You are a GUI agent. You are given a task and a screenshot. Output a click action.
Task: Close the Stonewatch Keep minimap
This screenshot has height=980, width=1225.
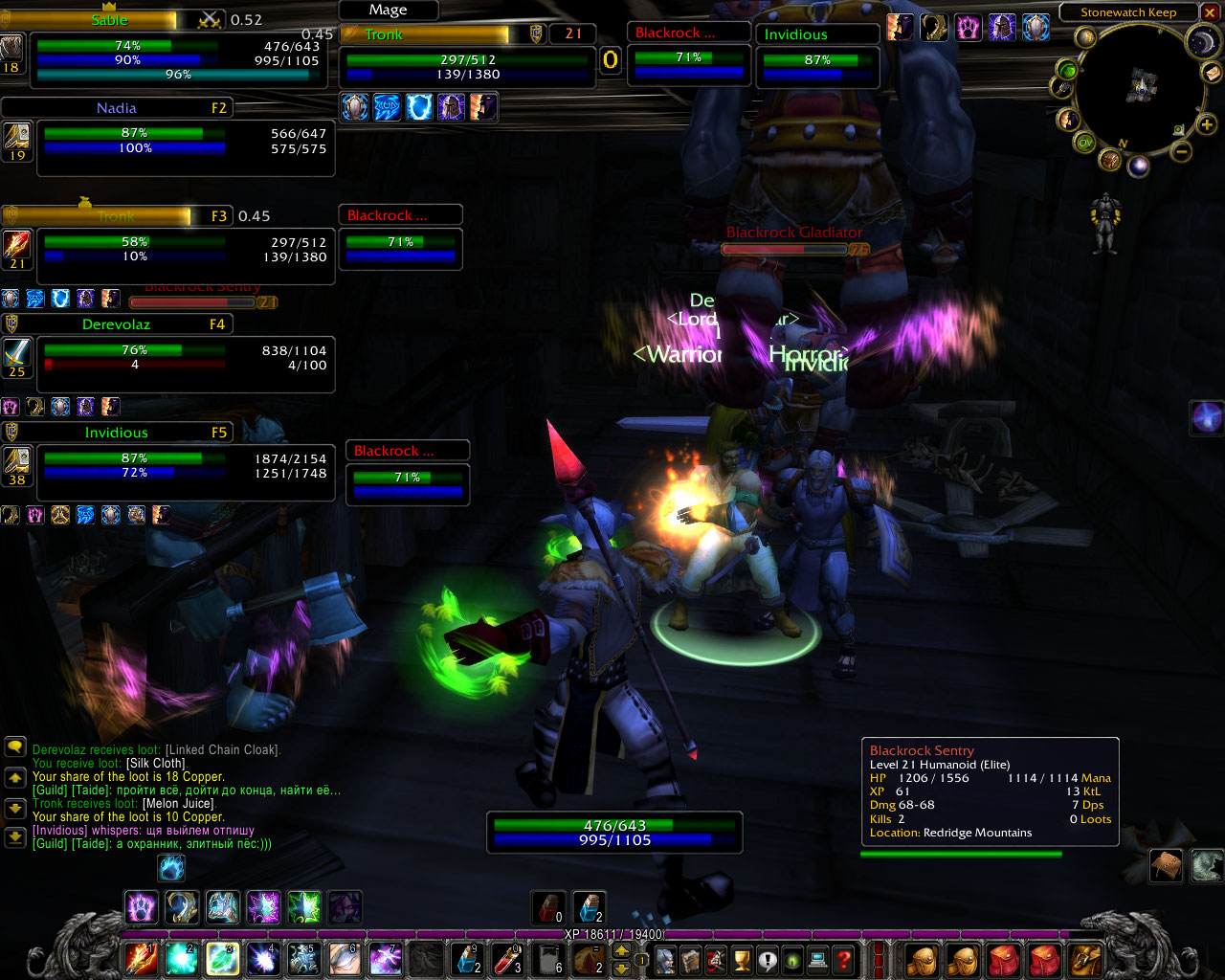pyautogui.click(x=1211, y=12)
